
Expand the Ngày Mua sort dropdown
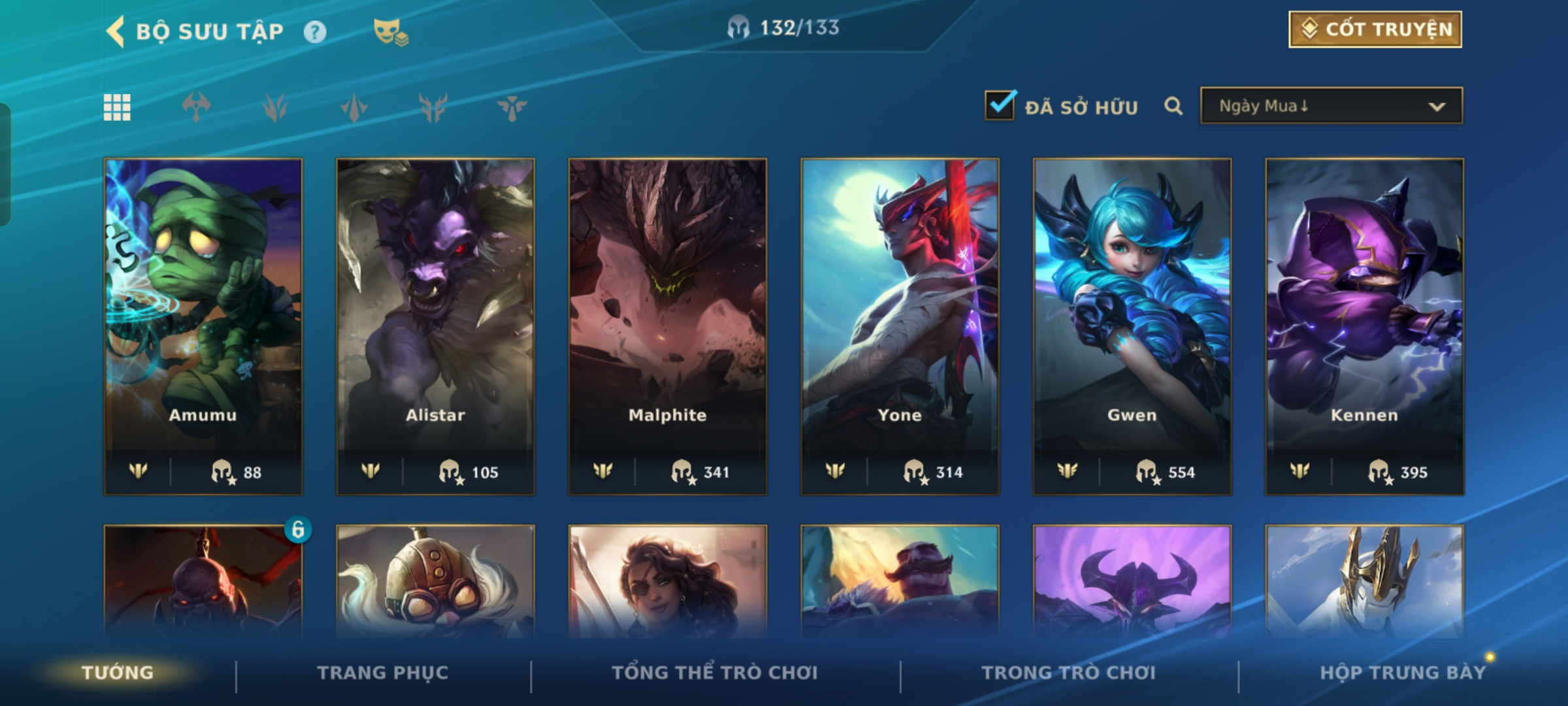pos(1331,106)
